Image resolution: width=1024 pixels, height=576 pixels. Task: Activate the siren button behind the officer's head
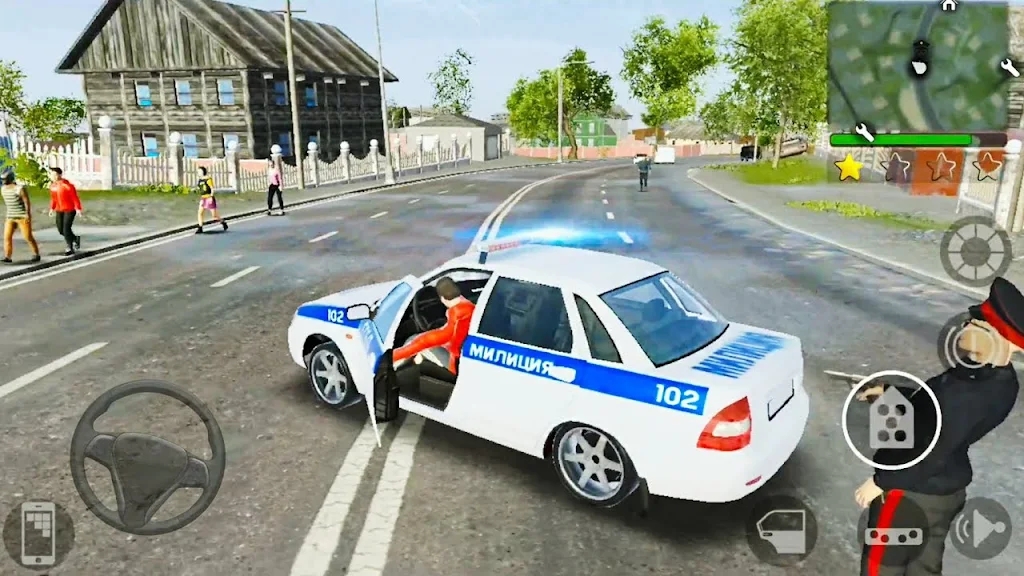coord(963,343)
